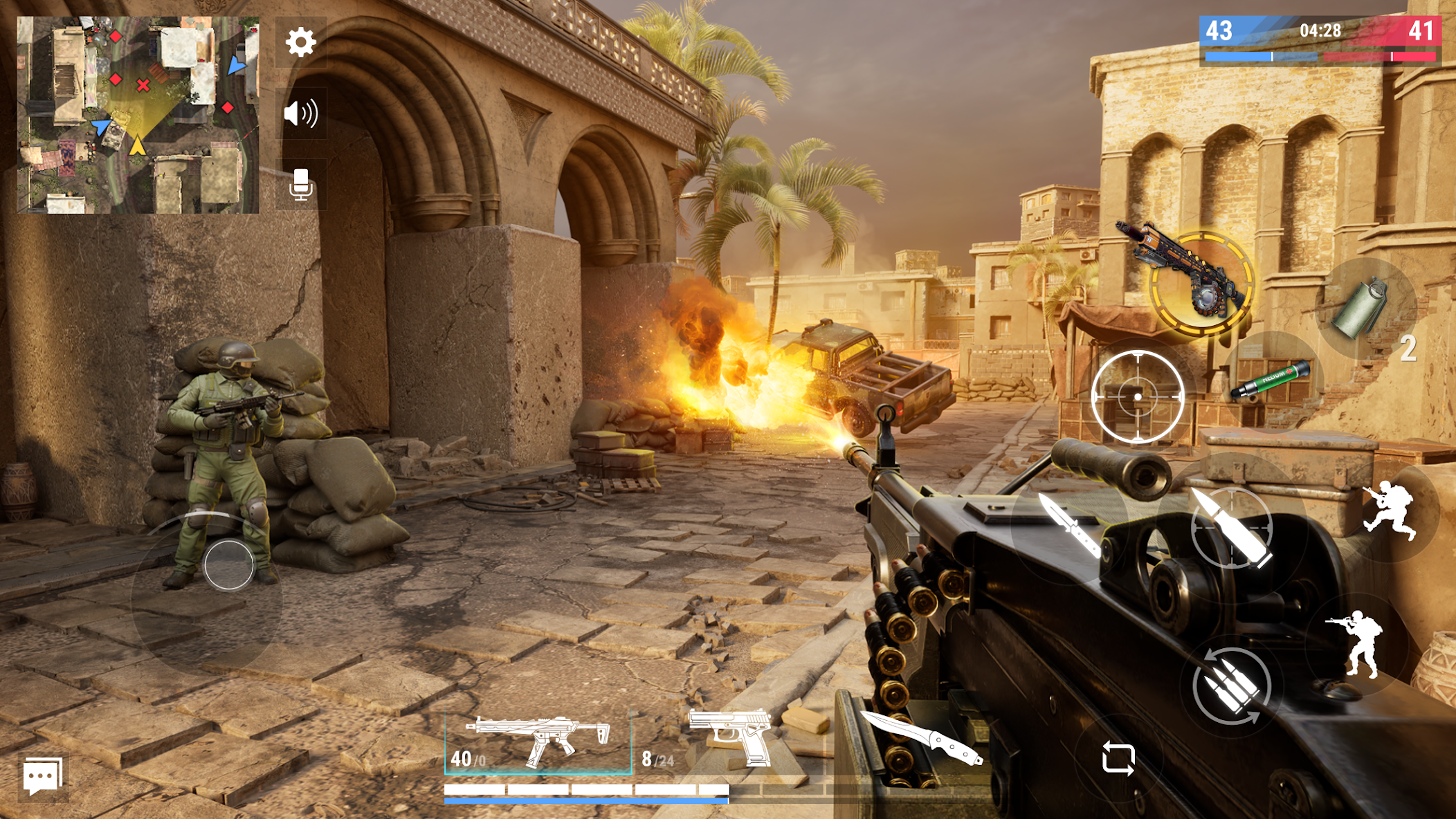This screenshot has height=819, width=1456.
Task: Reload using the bullets reload button
Action: (x=1231, y=685)
